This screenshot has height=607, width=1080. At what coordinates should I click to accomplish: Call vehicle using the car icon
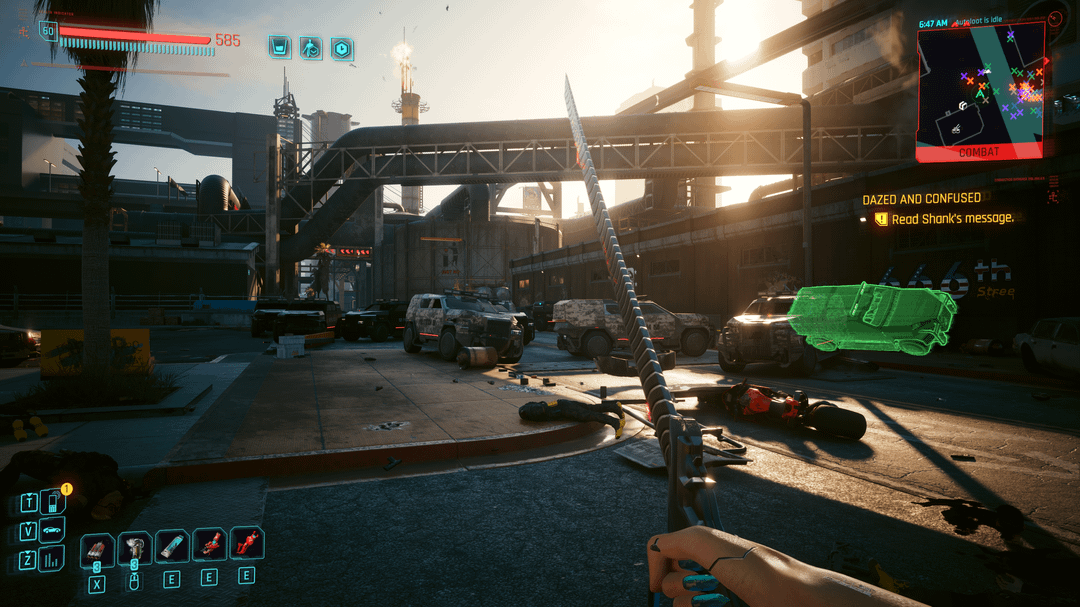pyautogui.click(x=52, y=530)
